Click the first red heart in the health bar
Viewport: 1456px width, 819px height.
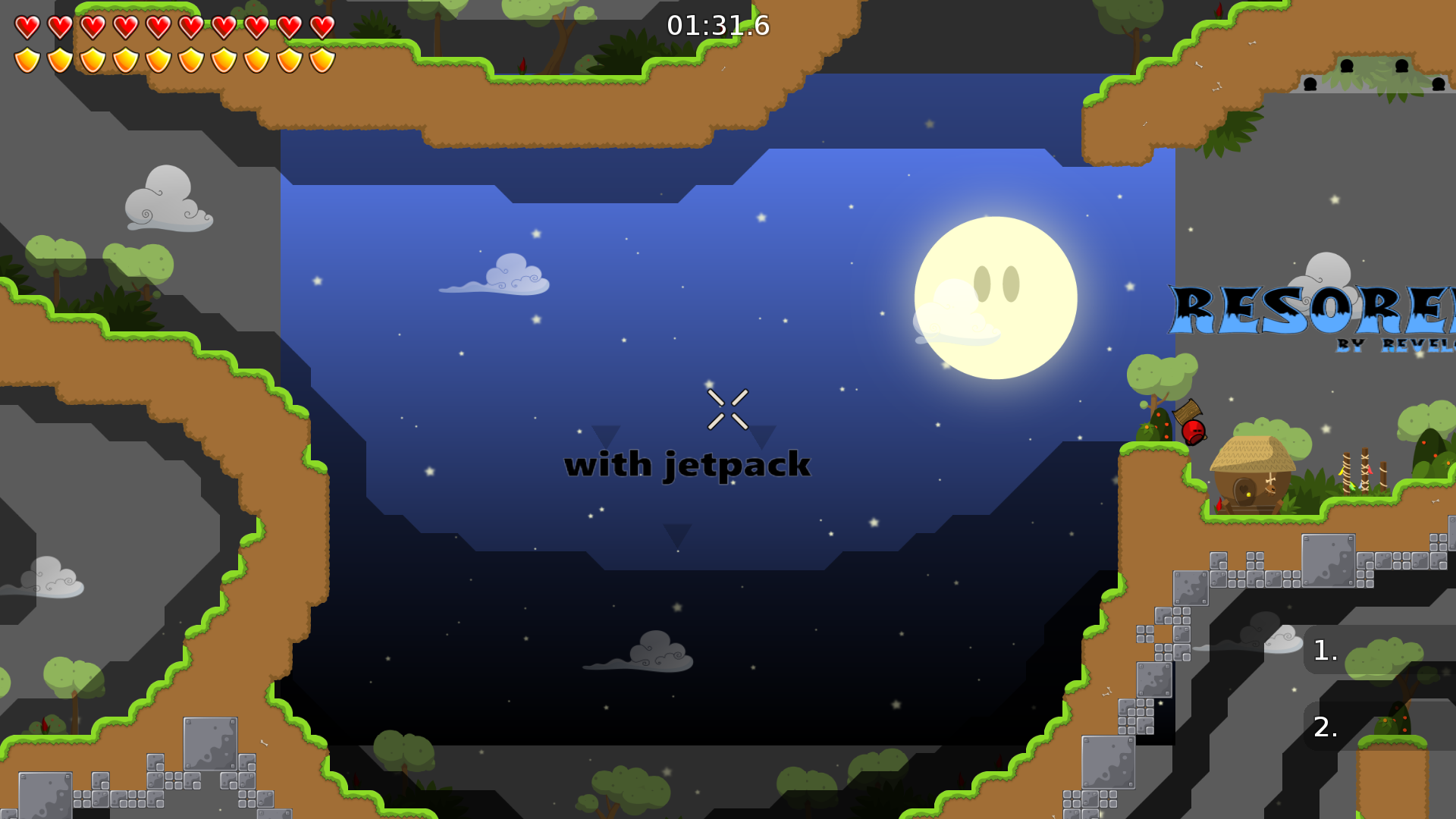[x=26, y=26]
